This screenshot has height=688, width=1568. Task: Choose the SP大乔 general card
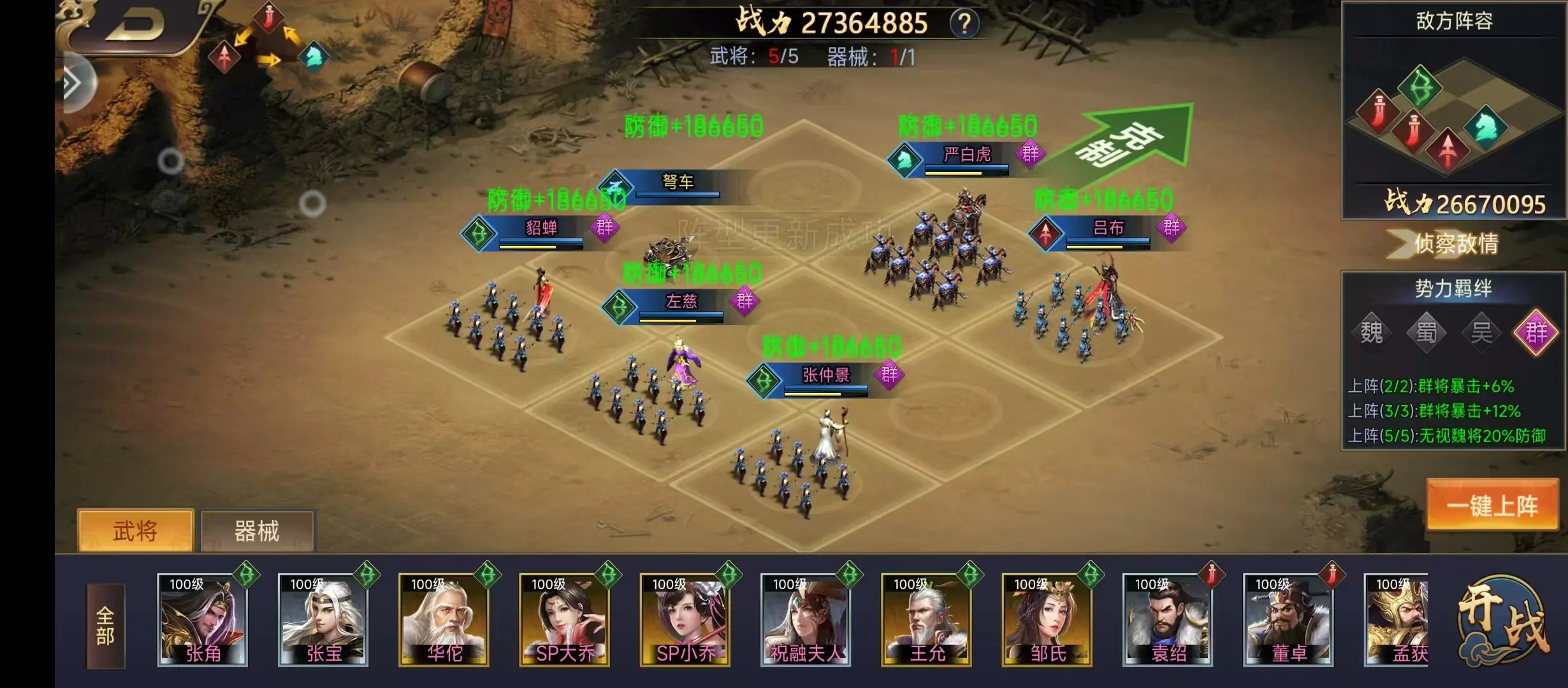[564, 620]
